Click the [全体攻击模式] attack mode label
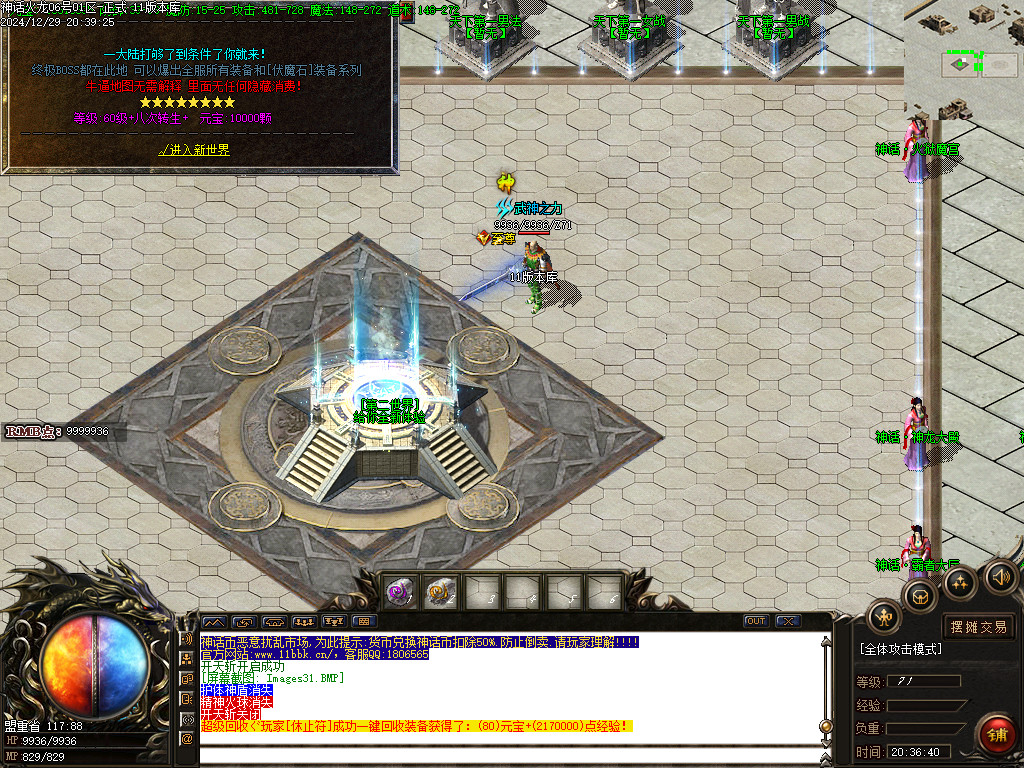The image size is (1024, 768). (900, 649)
